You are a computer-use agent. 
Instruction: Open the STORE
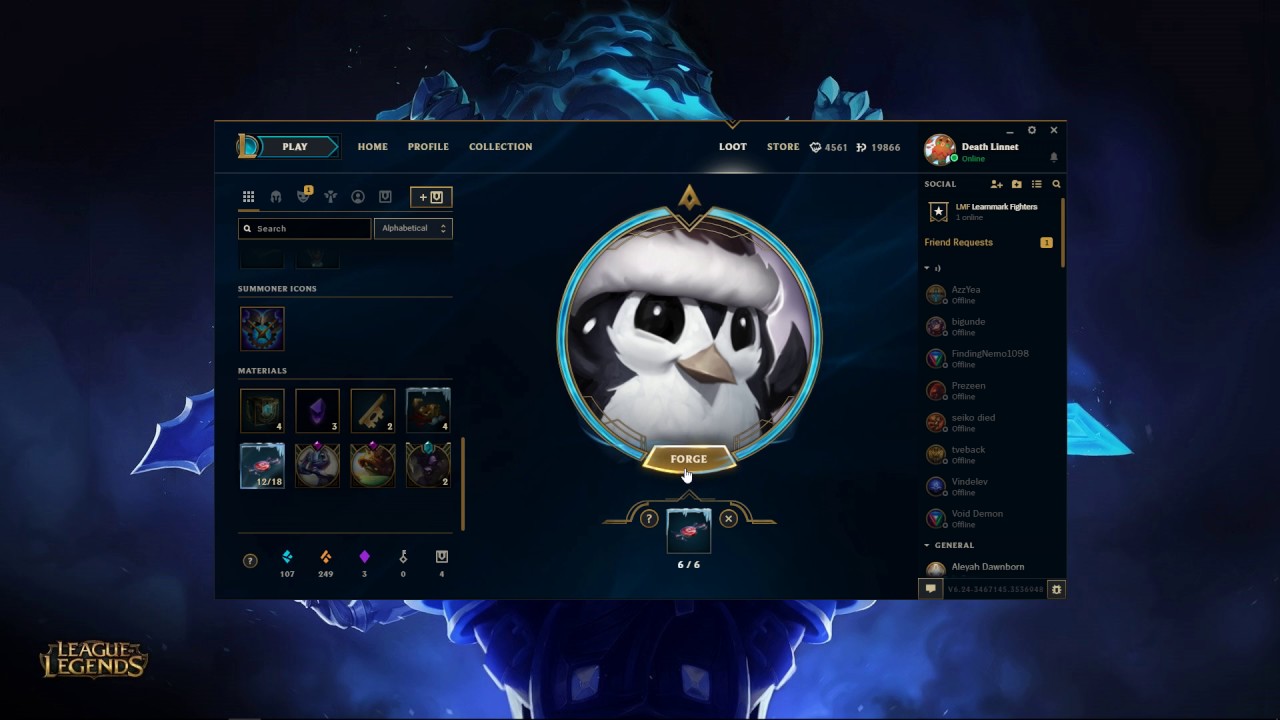coord(783,147)
